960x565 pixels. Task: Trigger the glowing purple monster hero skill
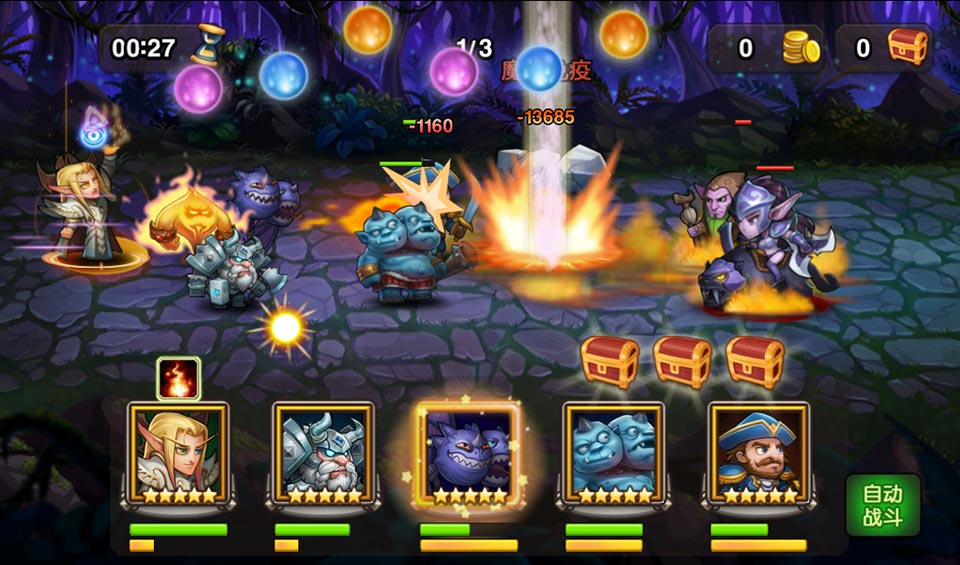tap(468, 453)
